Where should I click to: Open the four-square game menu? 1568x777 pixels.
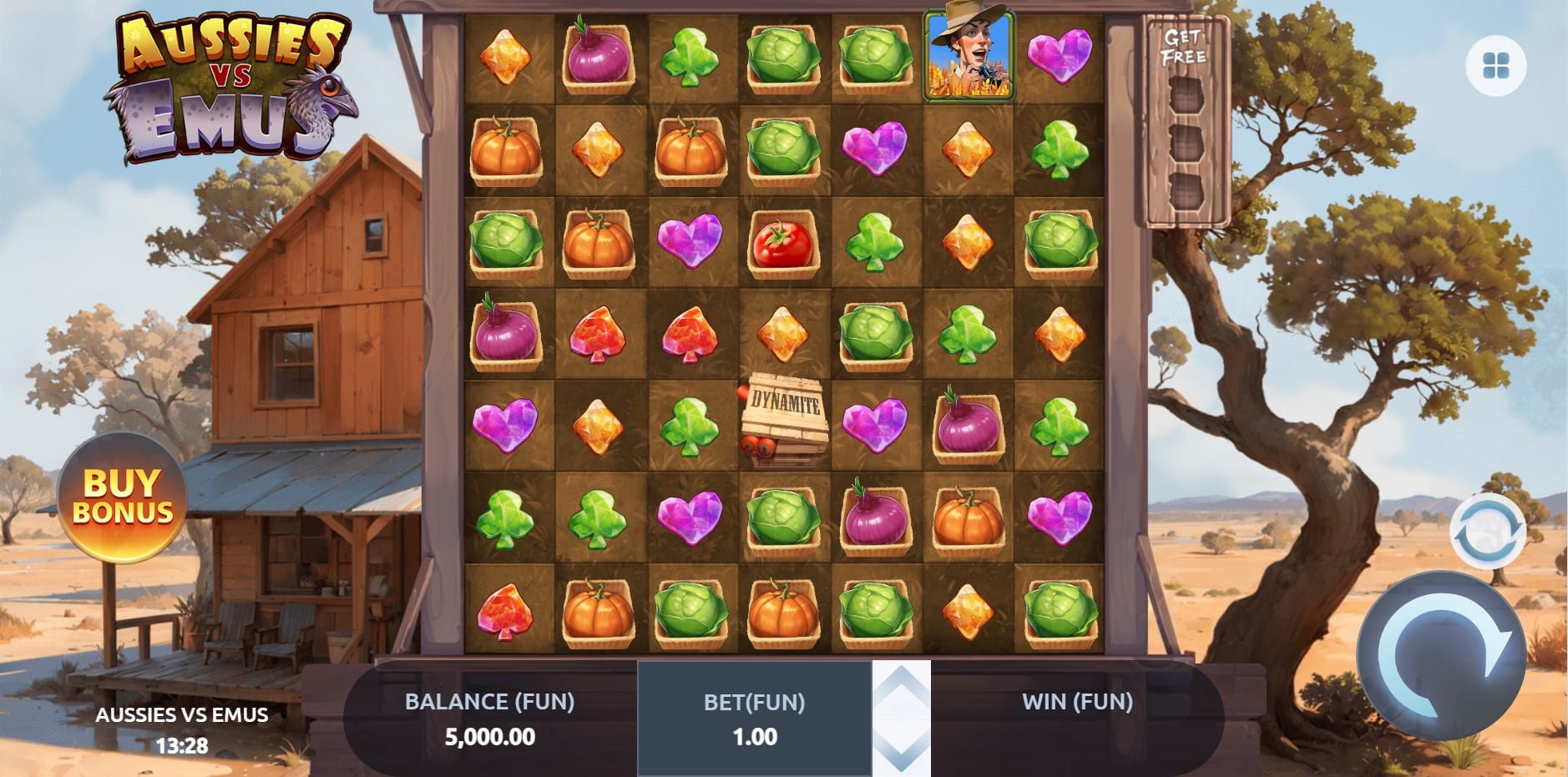pyautogui.click(x=1495, y=66)
